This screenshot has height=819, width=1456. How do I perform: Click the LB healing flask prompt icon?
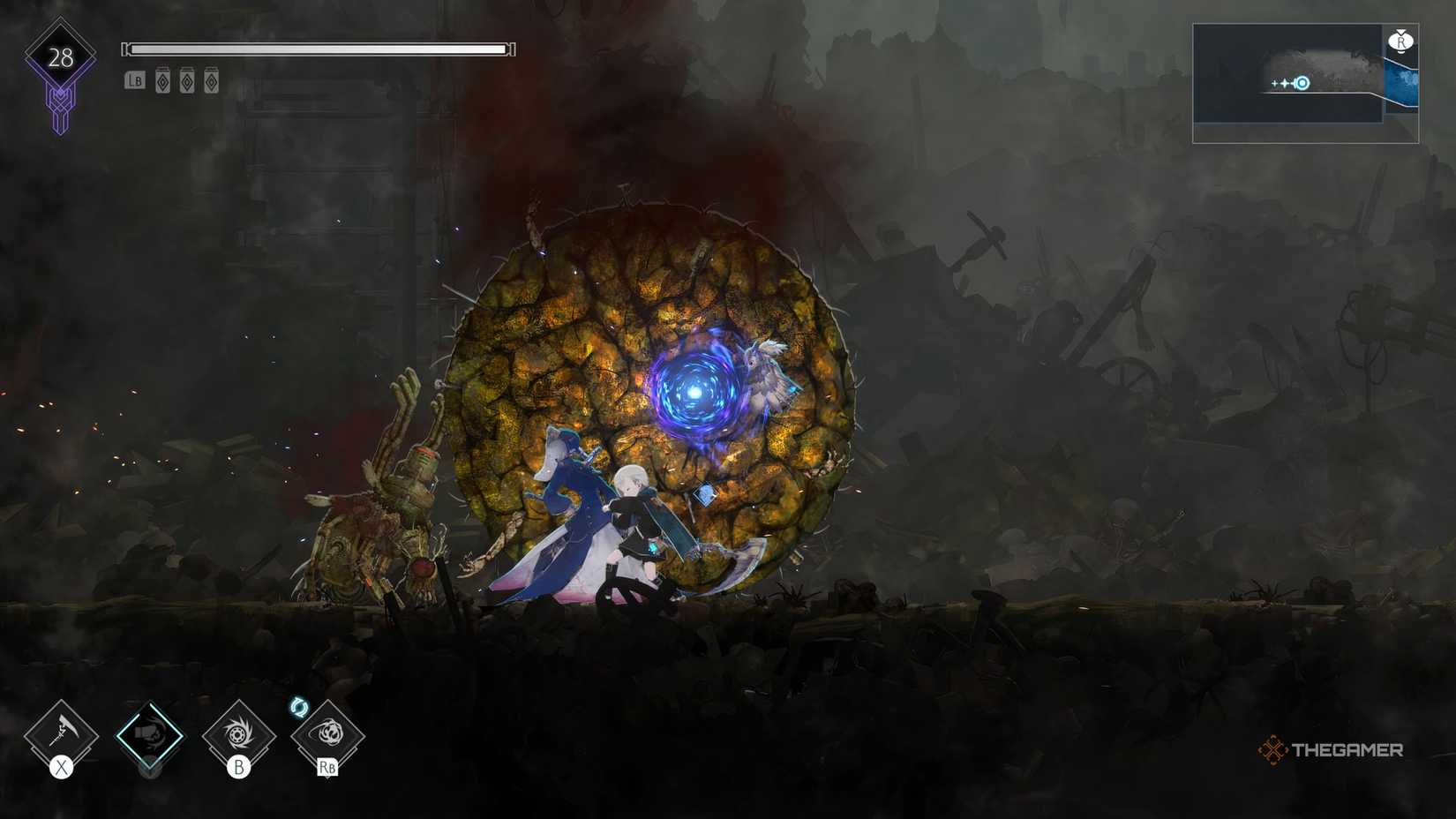click(134, 81)
